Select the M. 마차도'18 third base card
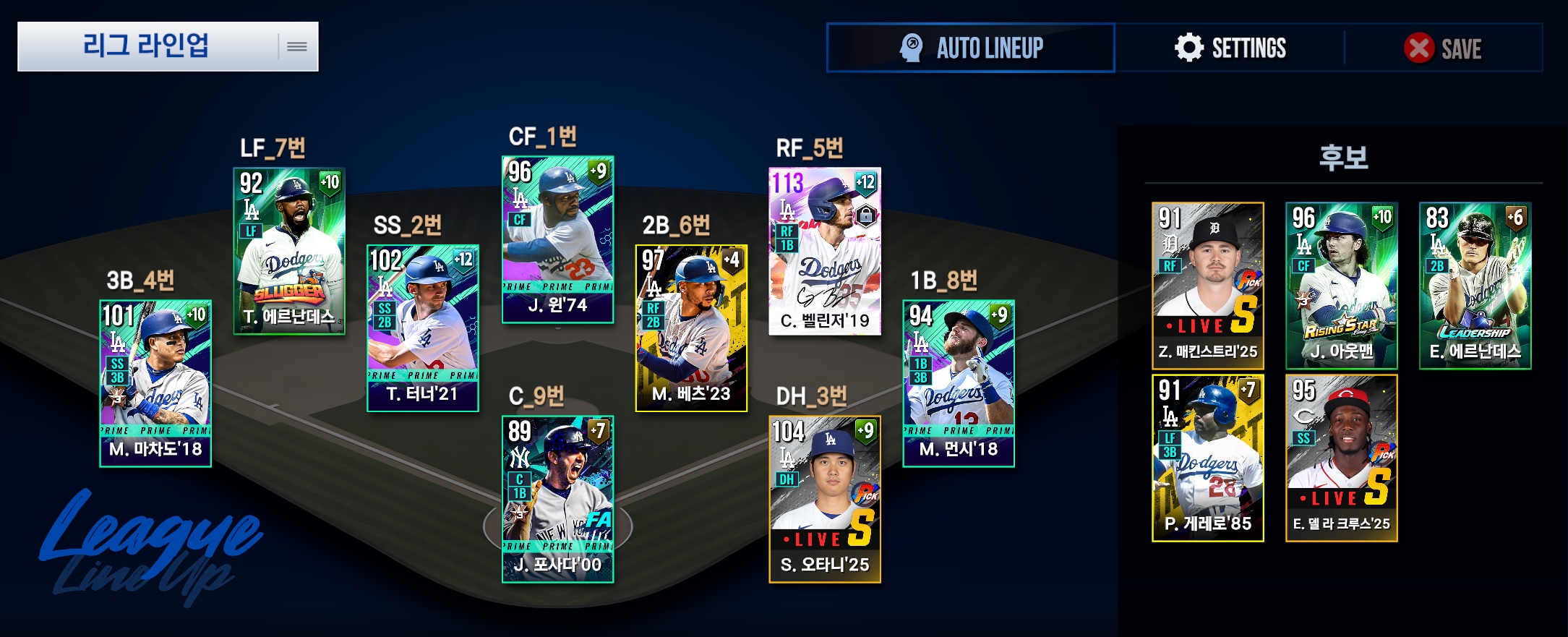 (x=155, y=383)
